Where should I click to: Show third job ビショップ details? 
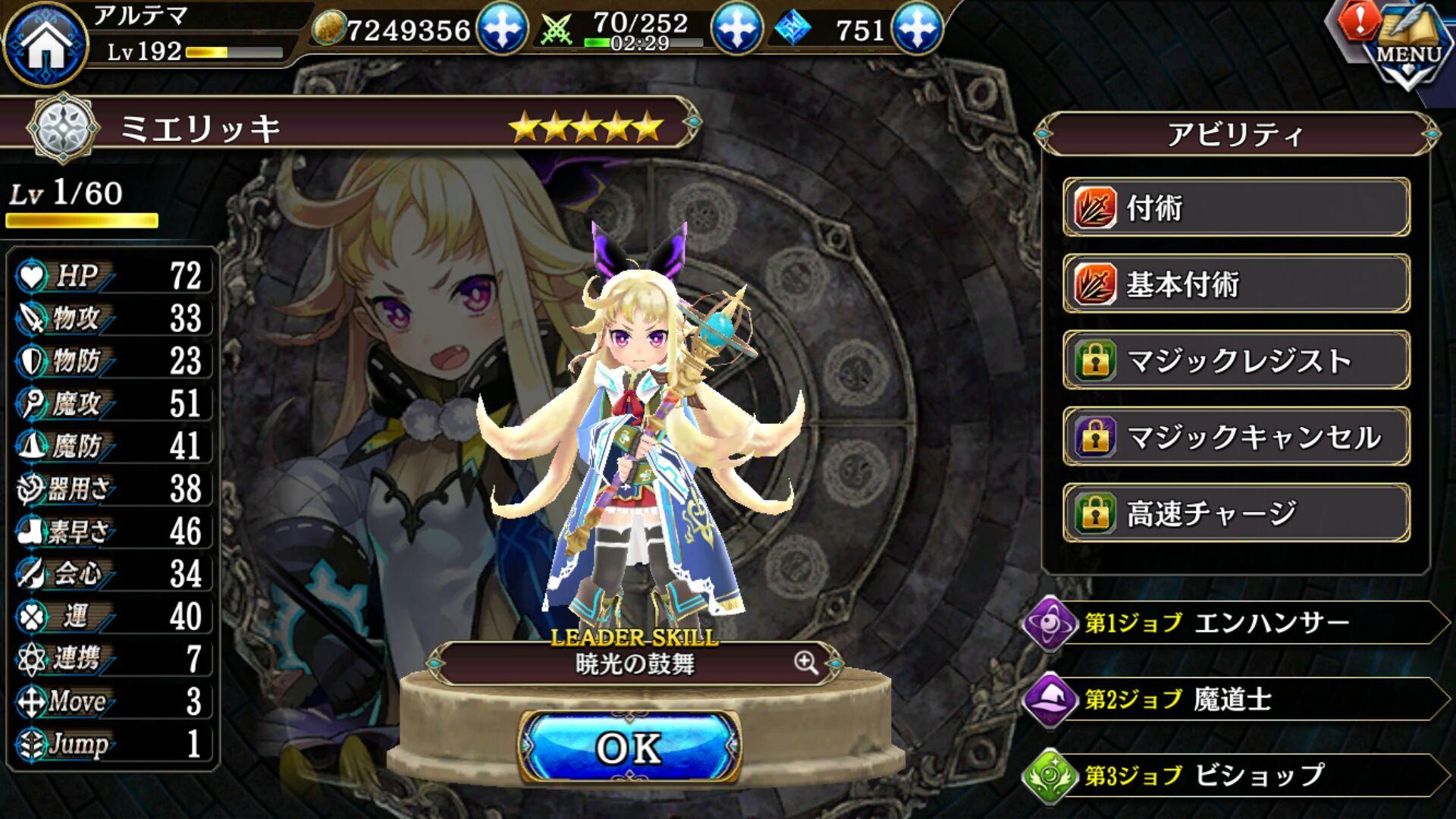[1236, 775]
